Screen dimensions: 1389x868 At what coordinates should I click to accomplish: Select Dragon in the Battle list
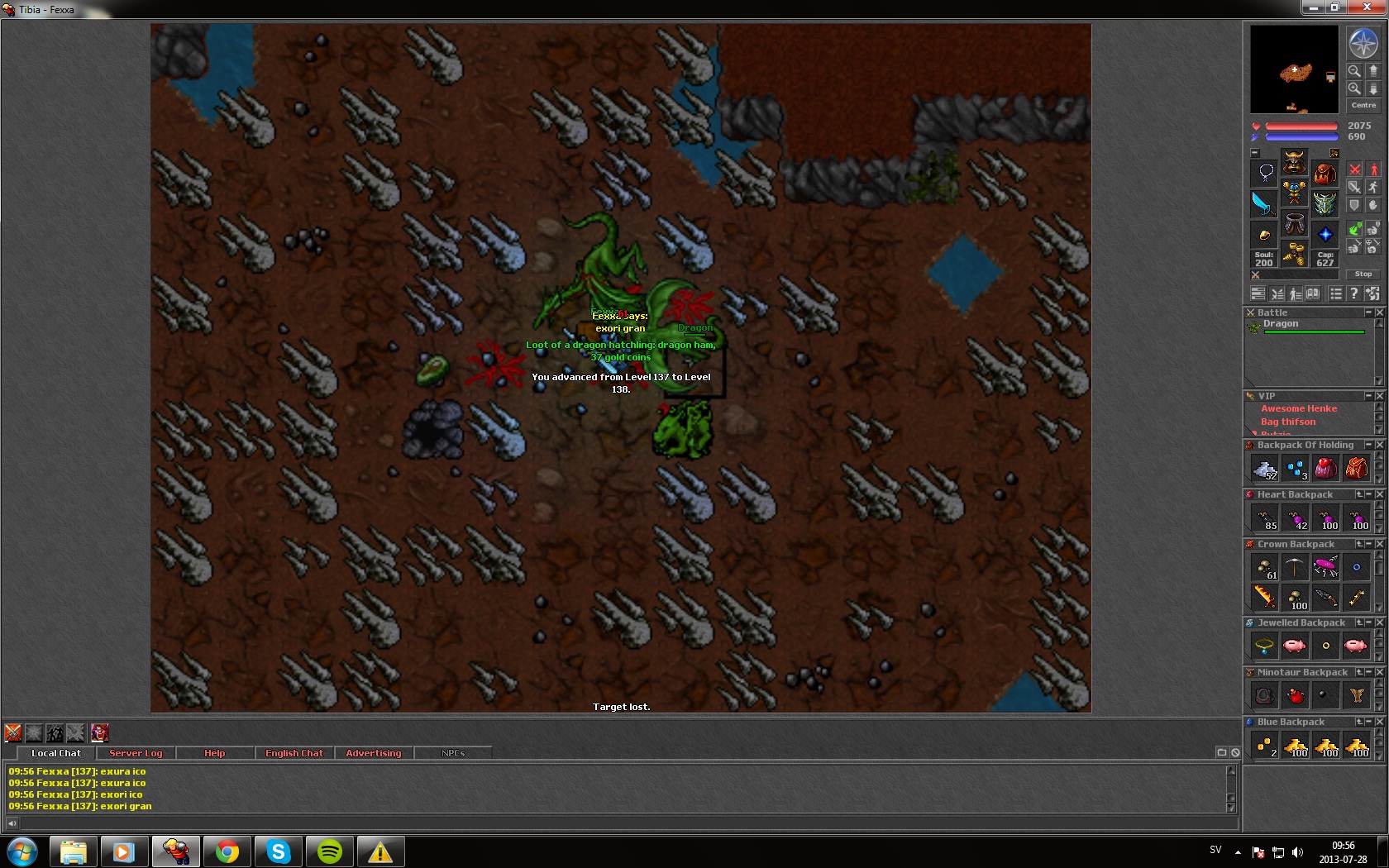1281,324
